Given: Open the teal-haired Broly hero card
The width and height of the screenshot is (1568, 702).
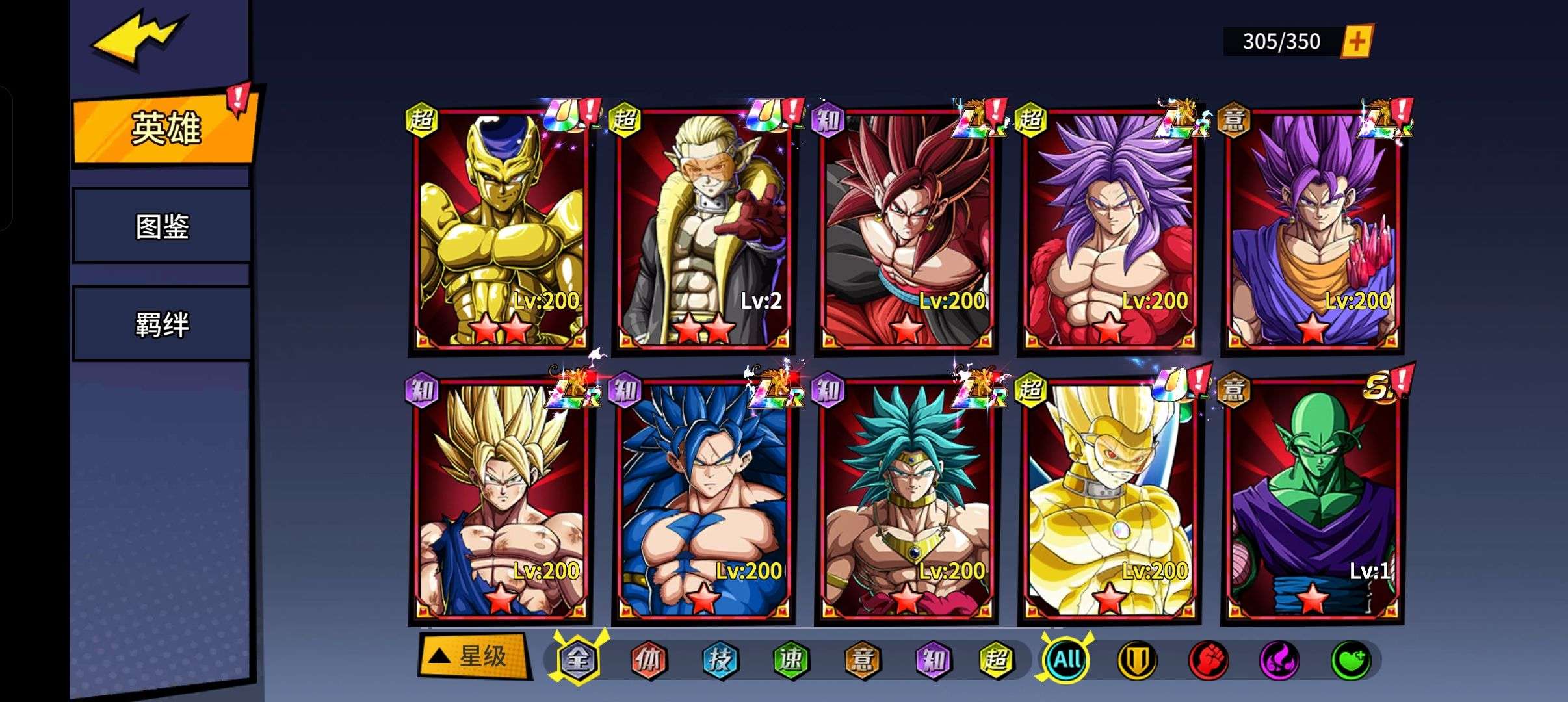Looking at the screenshot, I should 906,500.
